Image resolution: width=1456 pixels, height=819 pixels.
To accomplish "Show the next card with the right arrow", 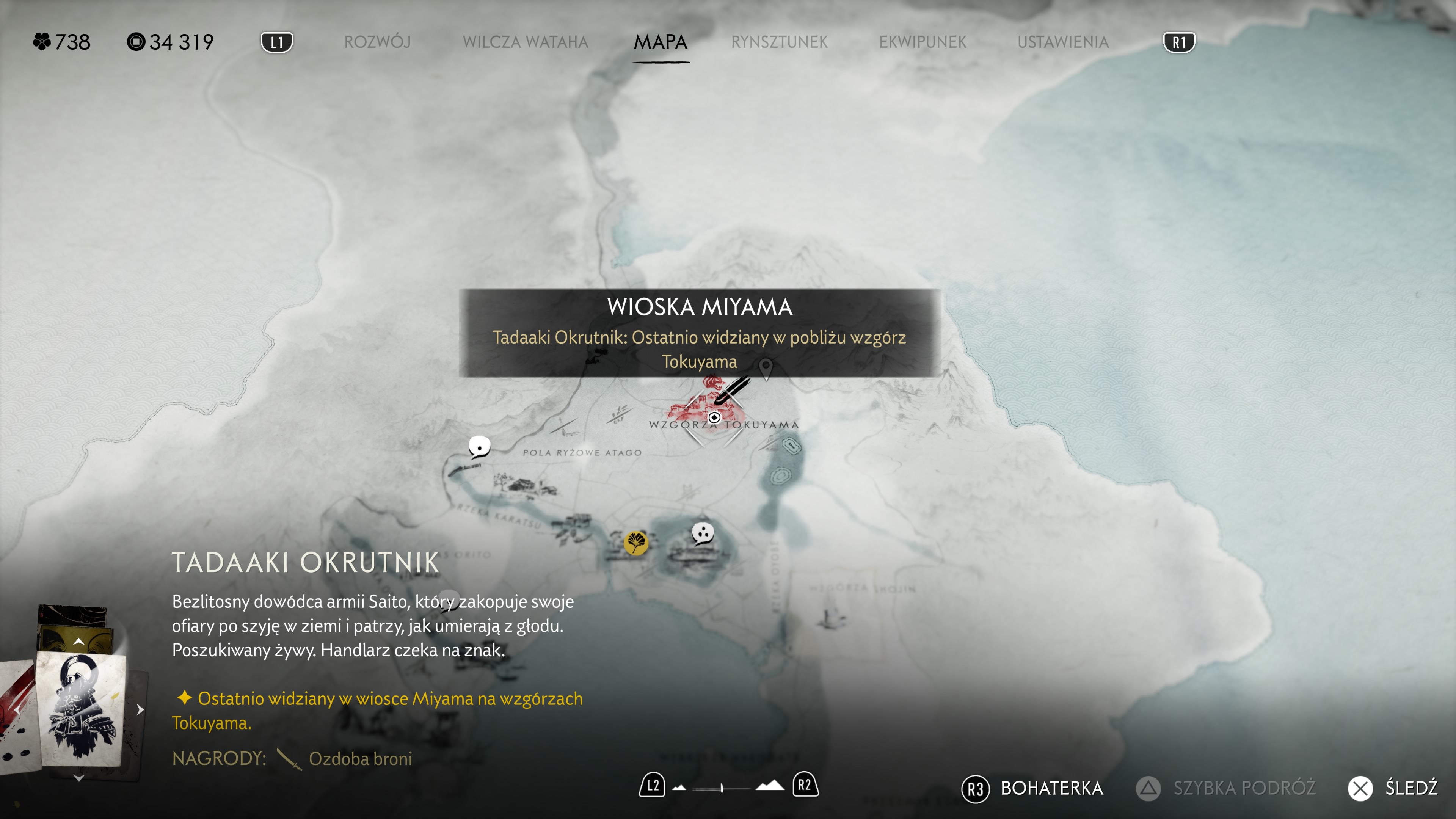I will [140, 709].
